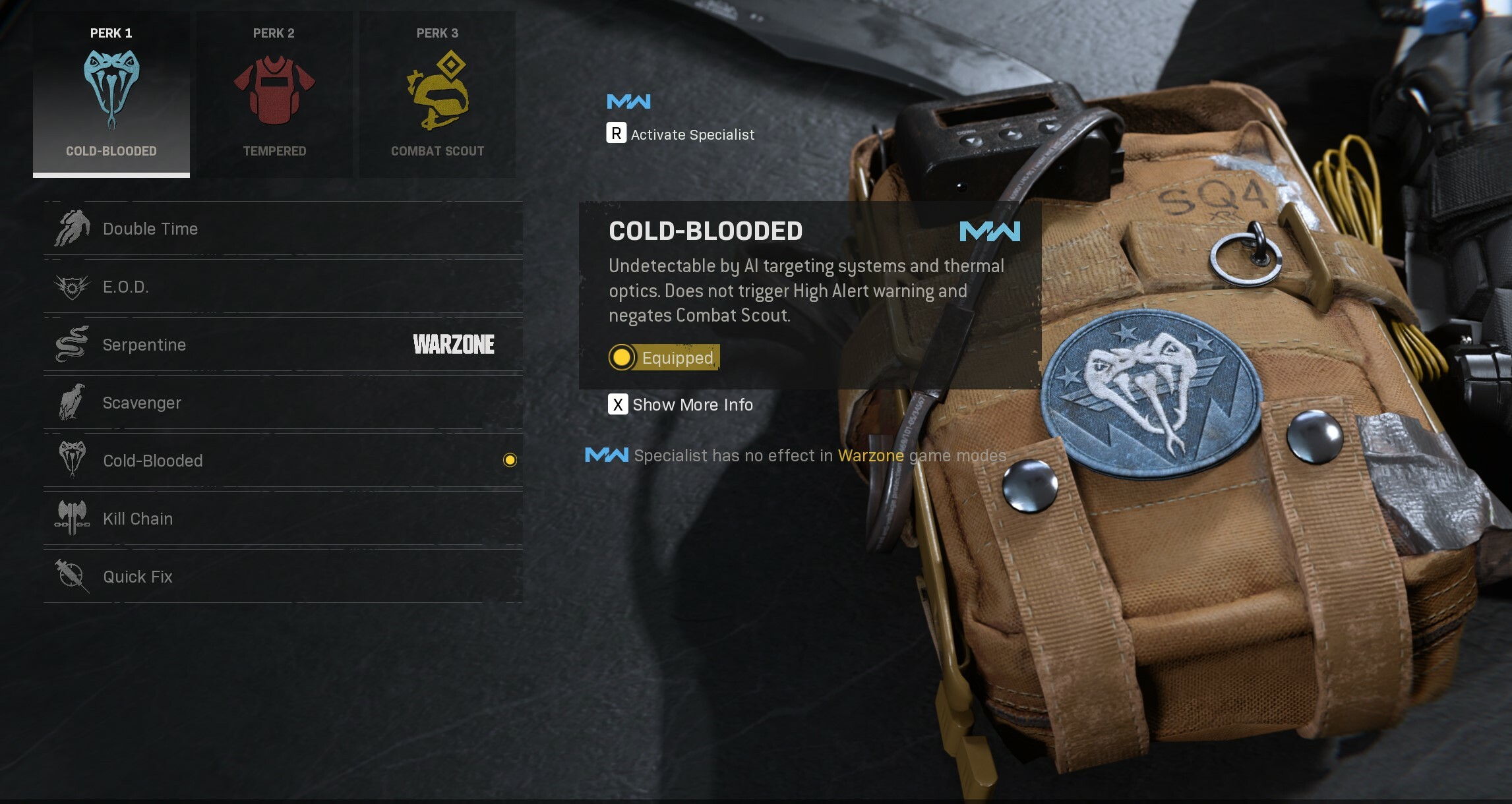
Task: Choose the Kill Chain perk
Action: tap(283, 519)
